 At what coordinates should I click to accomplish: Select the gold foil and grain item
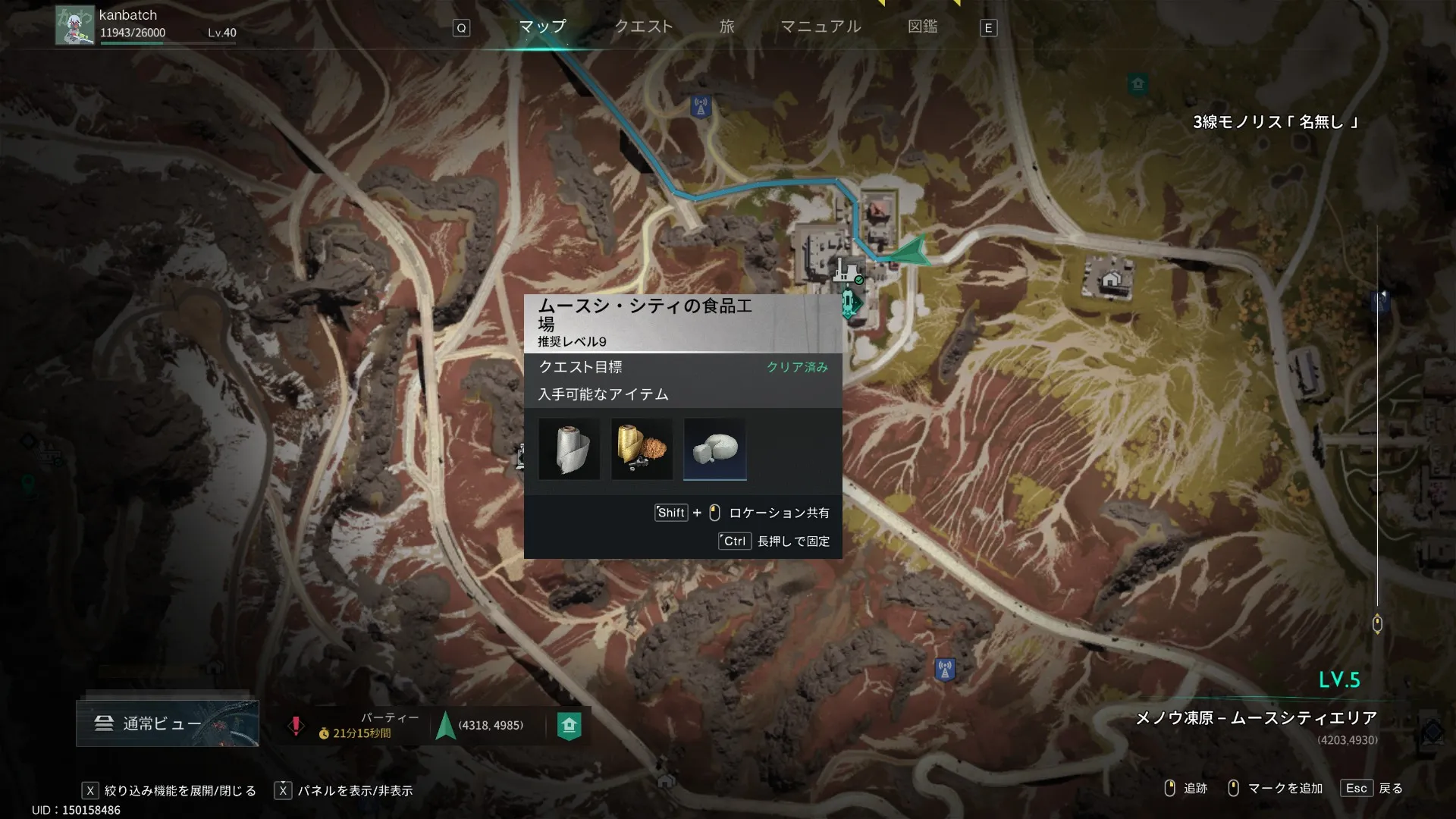[642, 449]
